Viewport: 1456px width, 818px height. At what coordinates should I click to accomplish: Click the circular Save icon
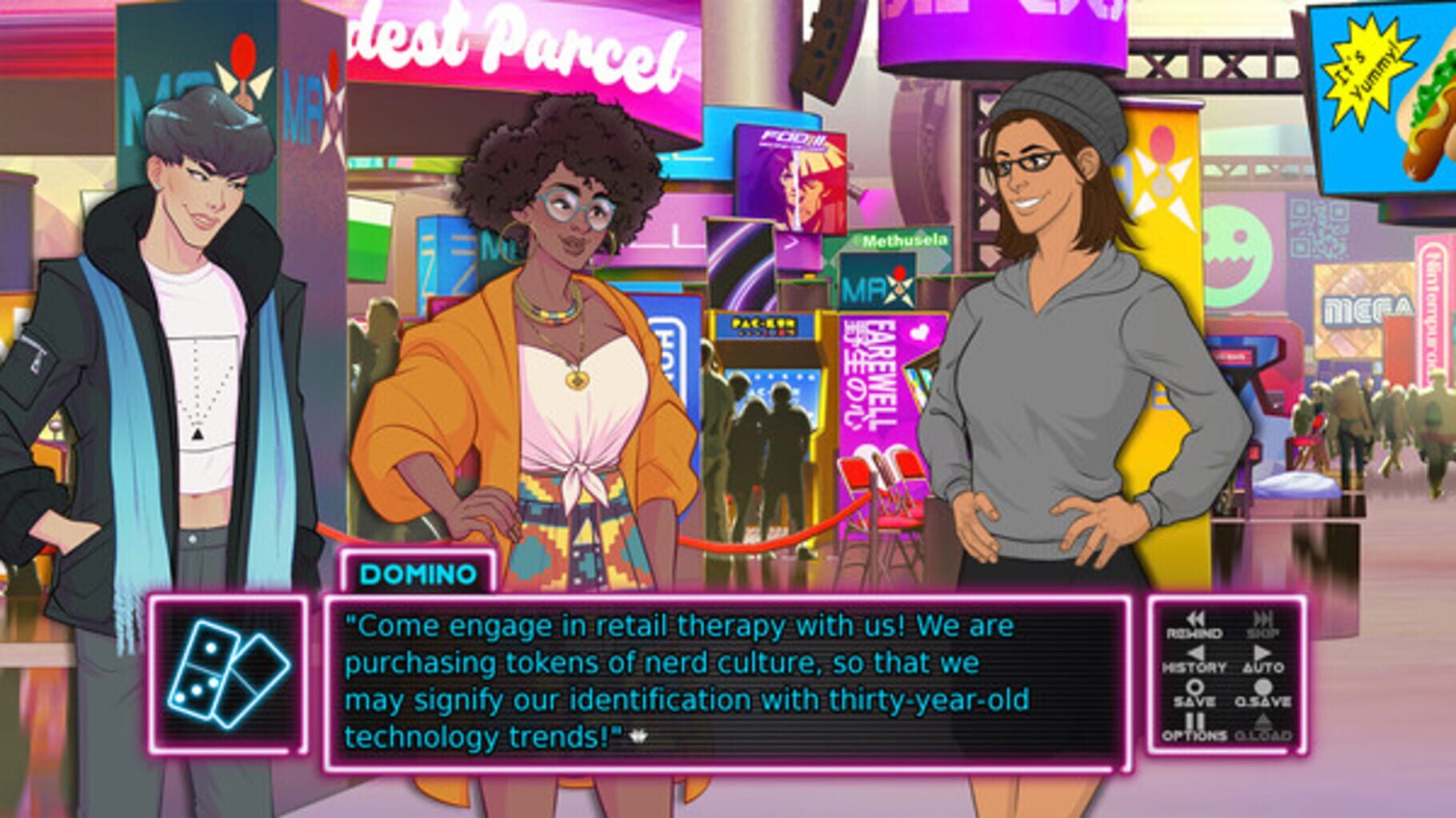(1195, 688)
